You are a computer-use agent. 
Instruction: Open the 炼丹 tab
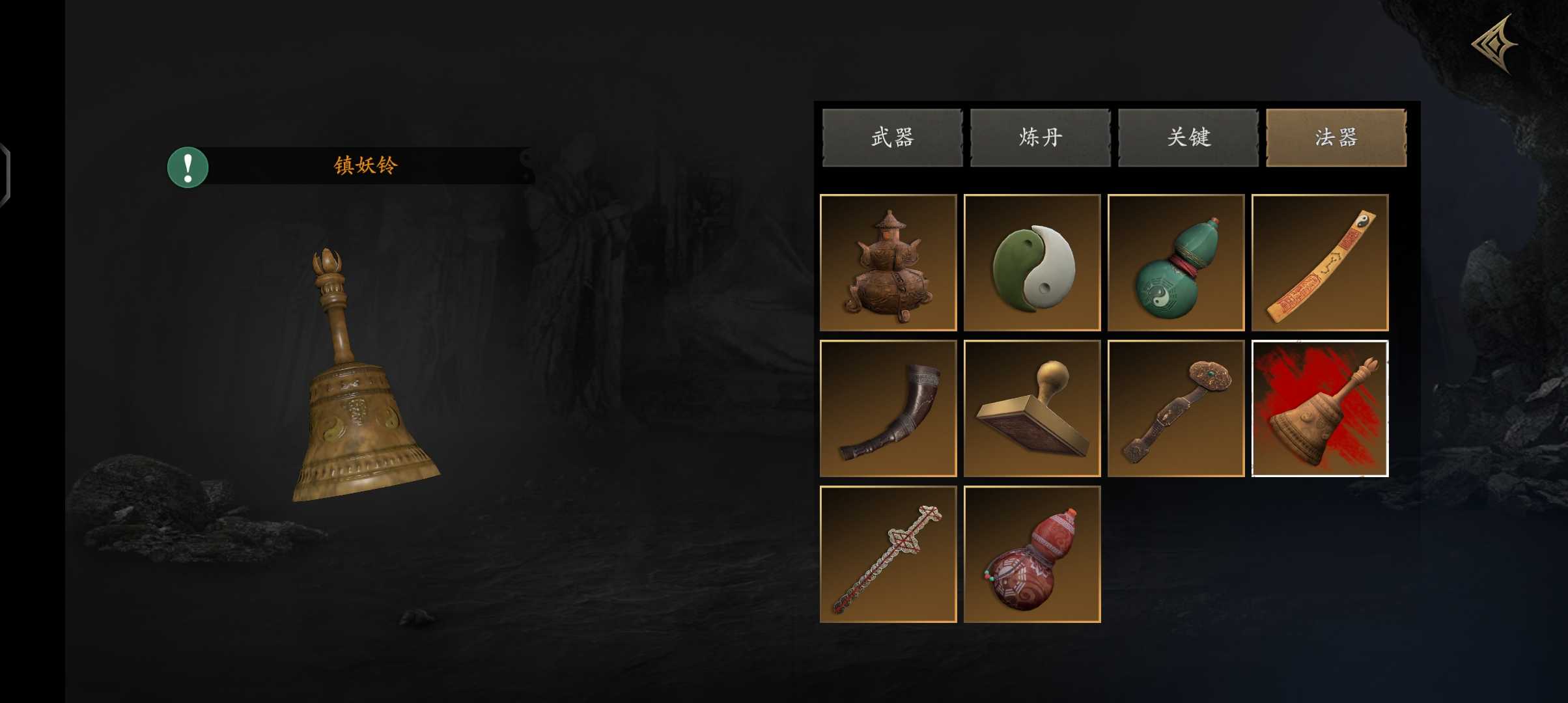tap(1040, 137)
